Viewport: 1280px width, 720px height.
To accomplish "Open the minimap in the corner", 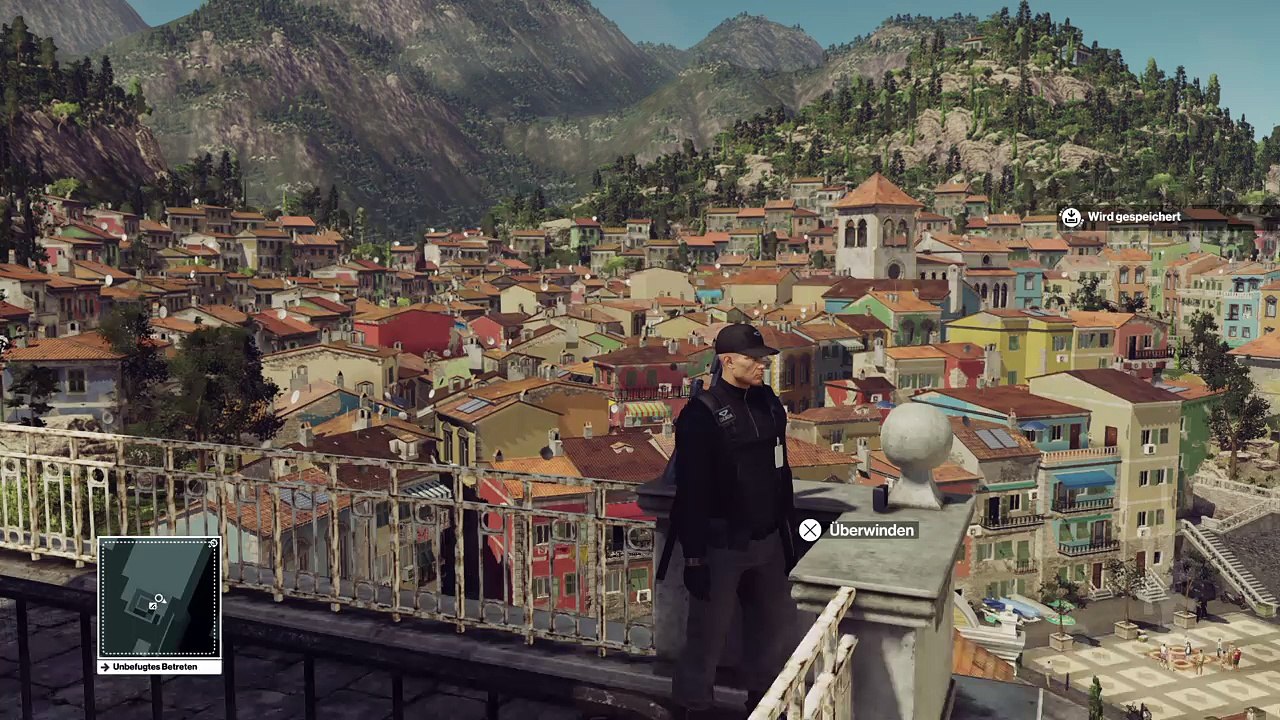I will [159, 598].
